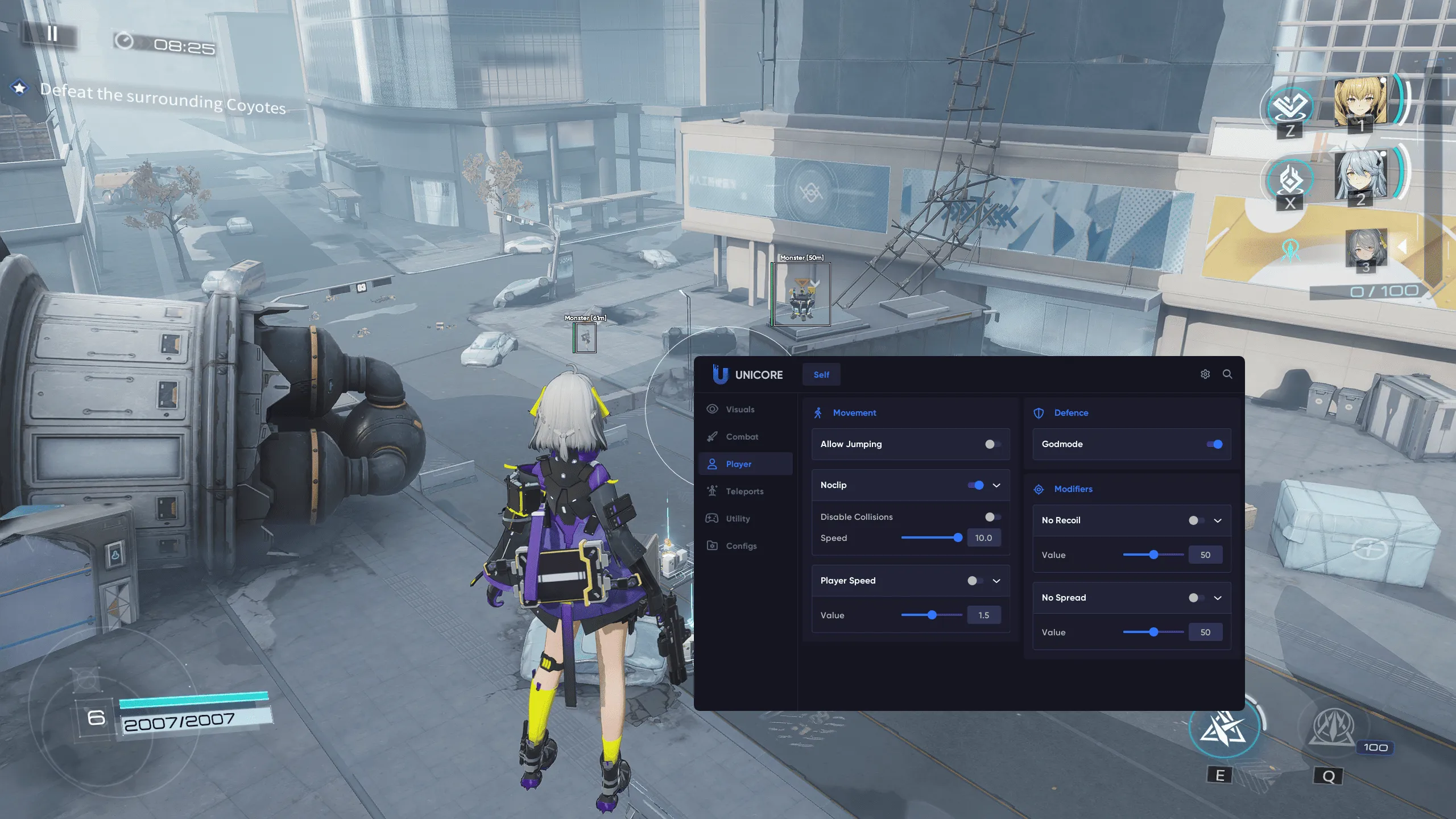
Task: Click the Player Speed slider handle
Action: tap(932, 615)
